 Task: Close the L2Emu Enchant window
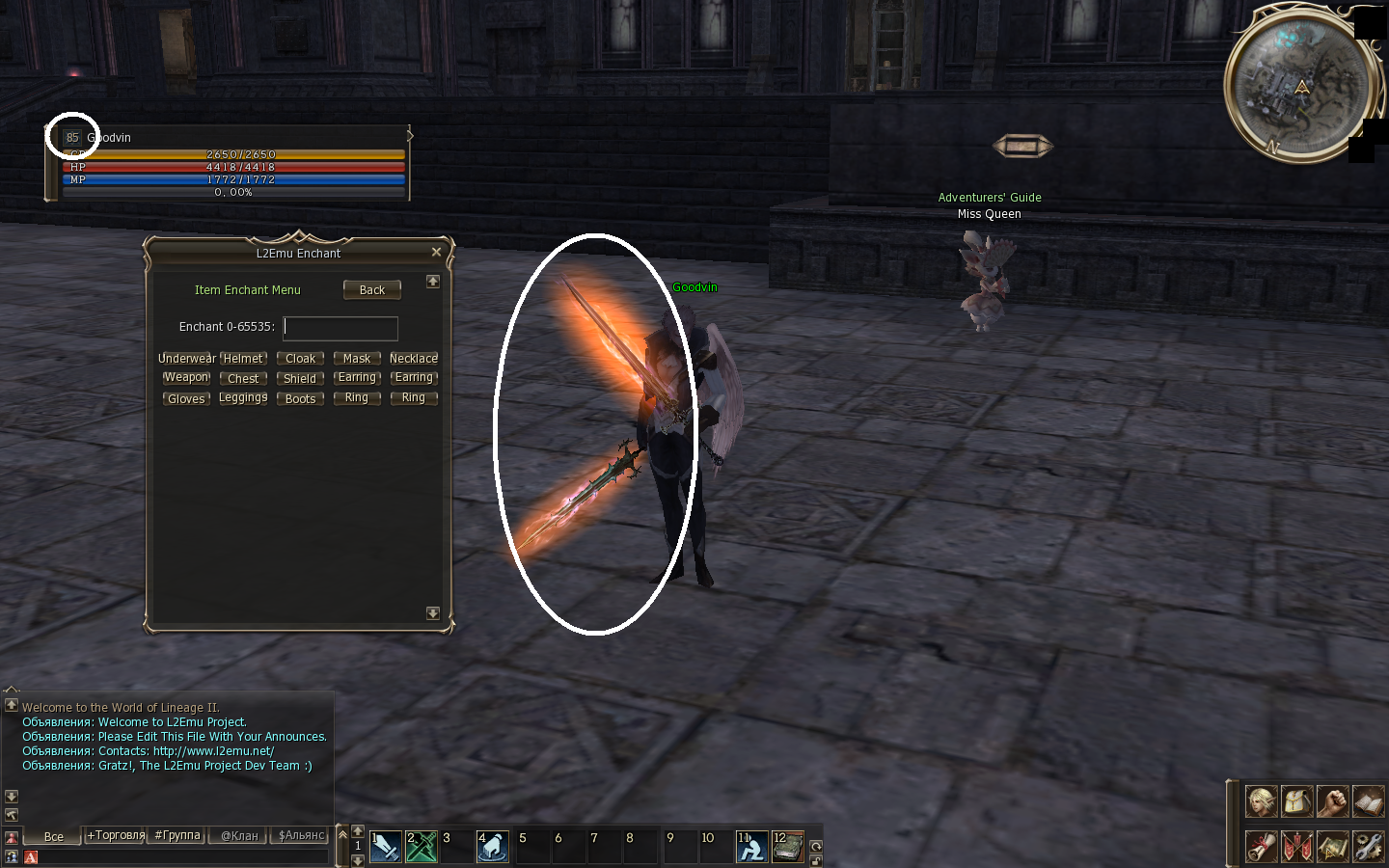point(436,253)
